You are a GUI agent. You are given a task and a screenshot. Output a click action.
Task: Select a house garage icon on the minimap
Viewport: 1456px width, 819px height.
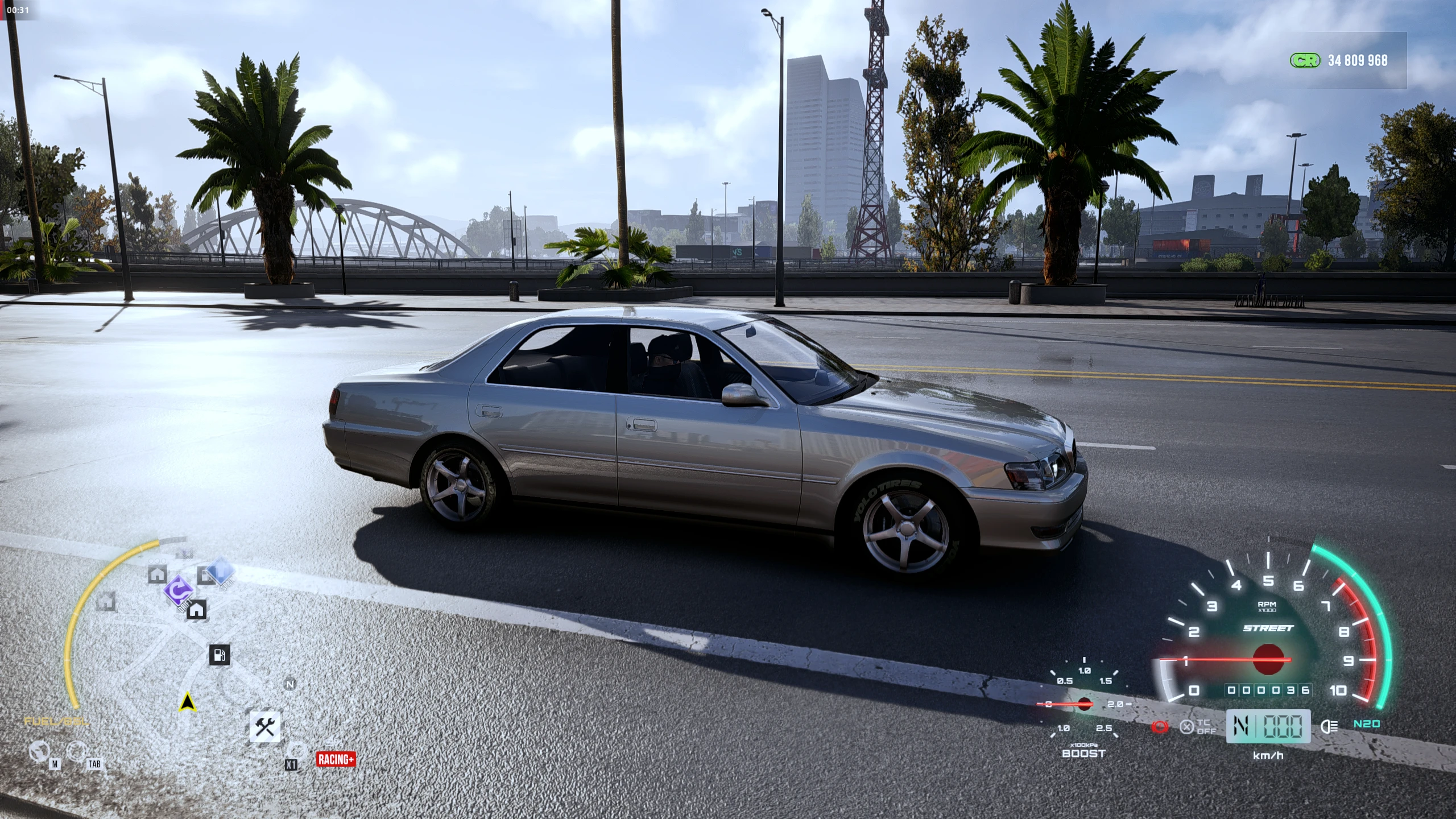(x=196, y=612)
